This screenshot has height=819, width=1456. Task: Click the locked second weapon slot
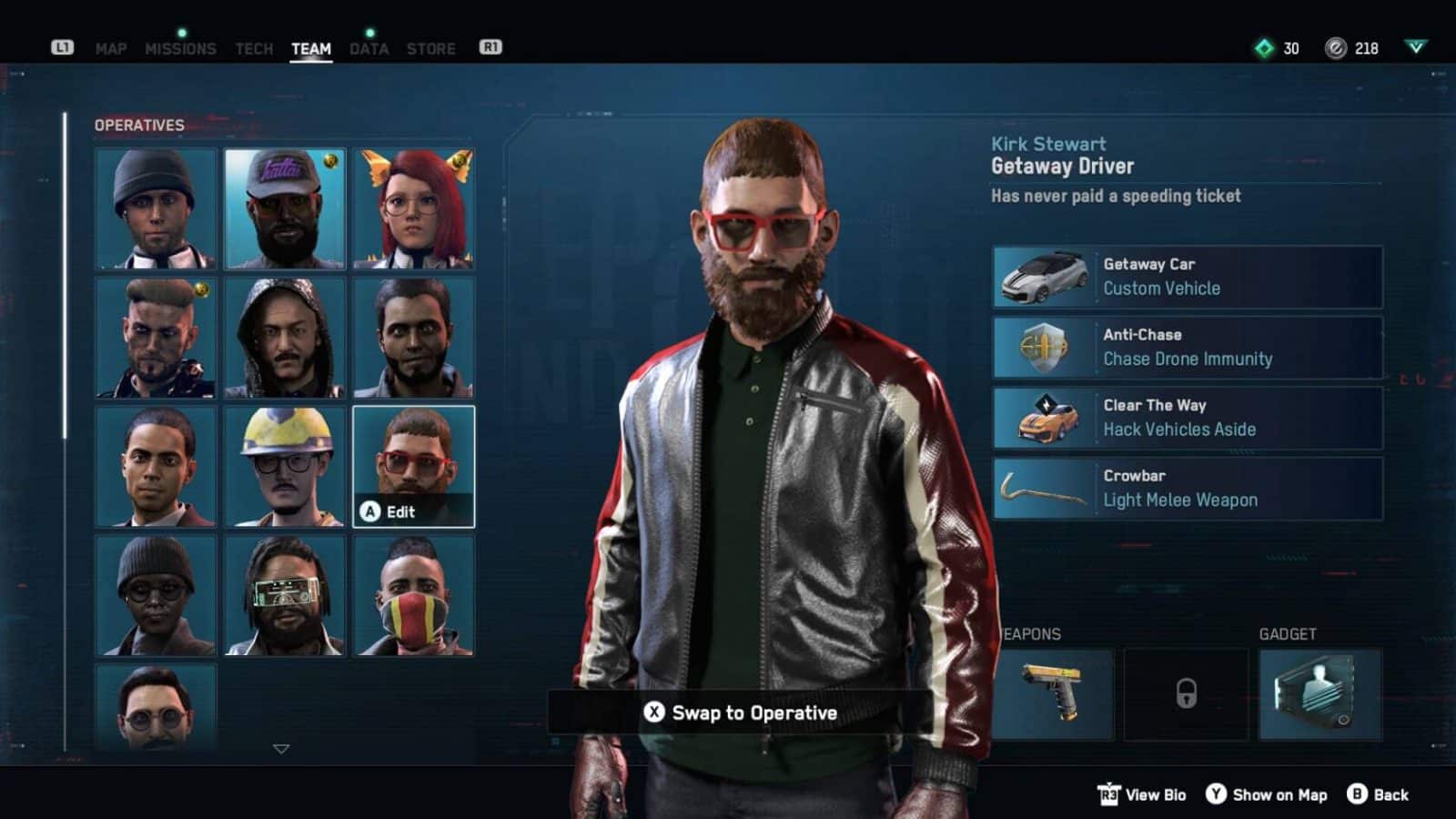pyautogui.click(x=1186, y=693)
